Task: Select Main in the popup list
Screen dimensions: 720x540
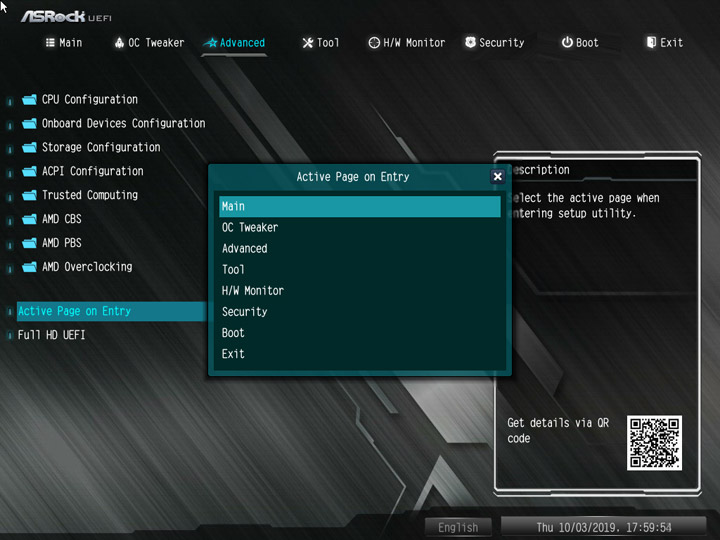Action: click(359, 207)
